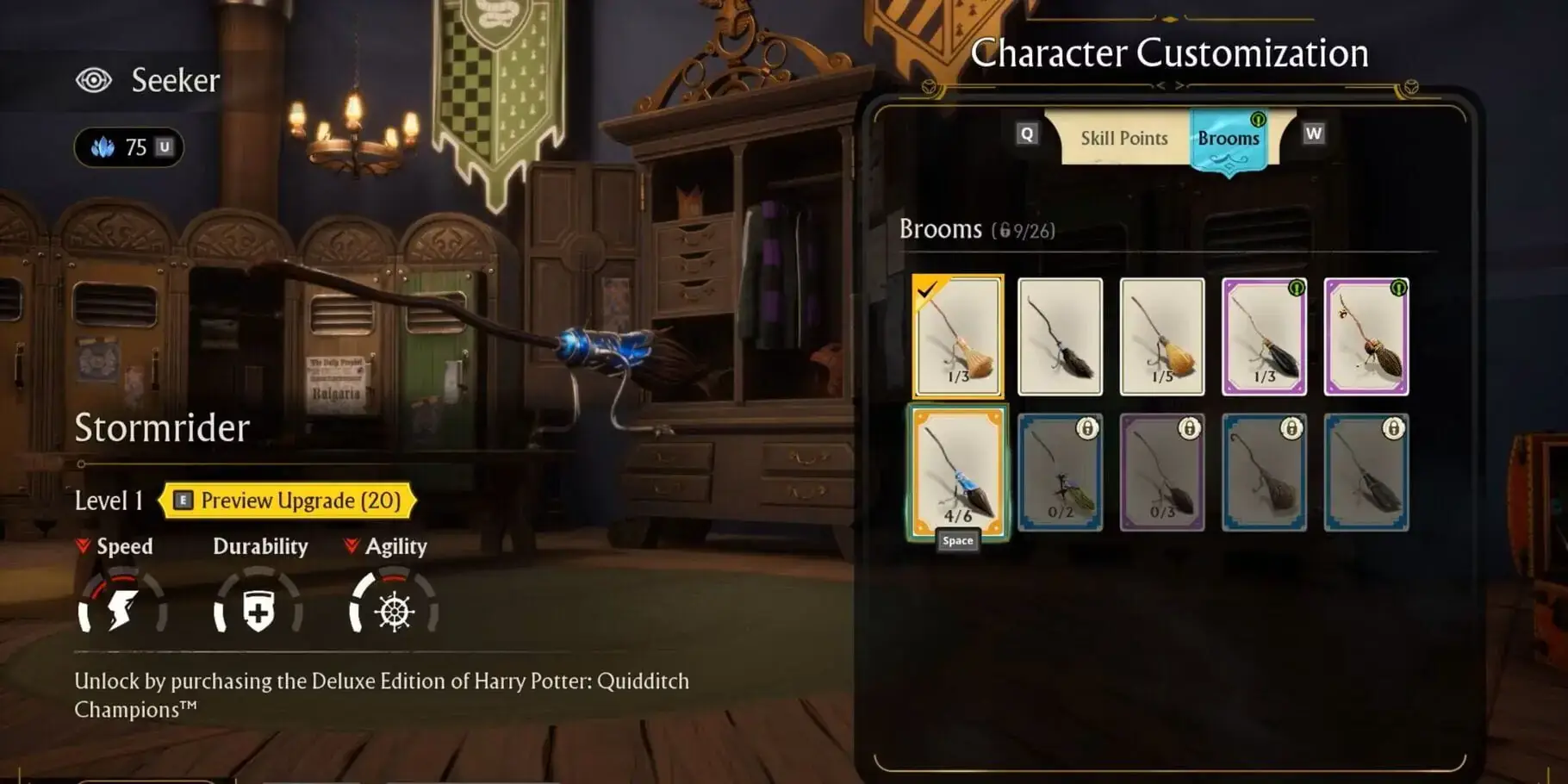The height and width of the screenshot is (784, 1568).
Task: Select the Stormrider broom card showing 4/6
Action: click(958, 471)
